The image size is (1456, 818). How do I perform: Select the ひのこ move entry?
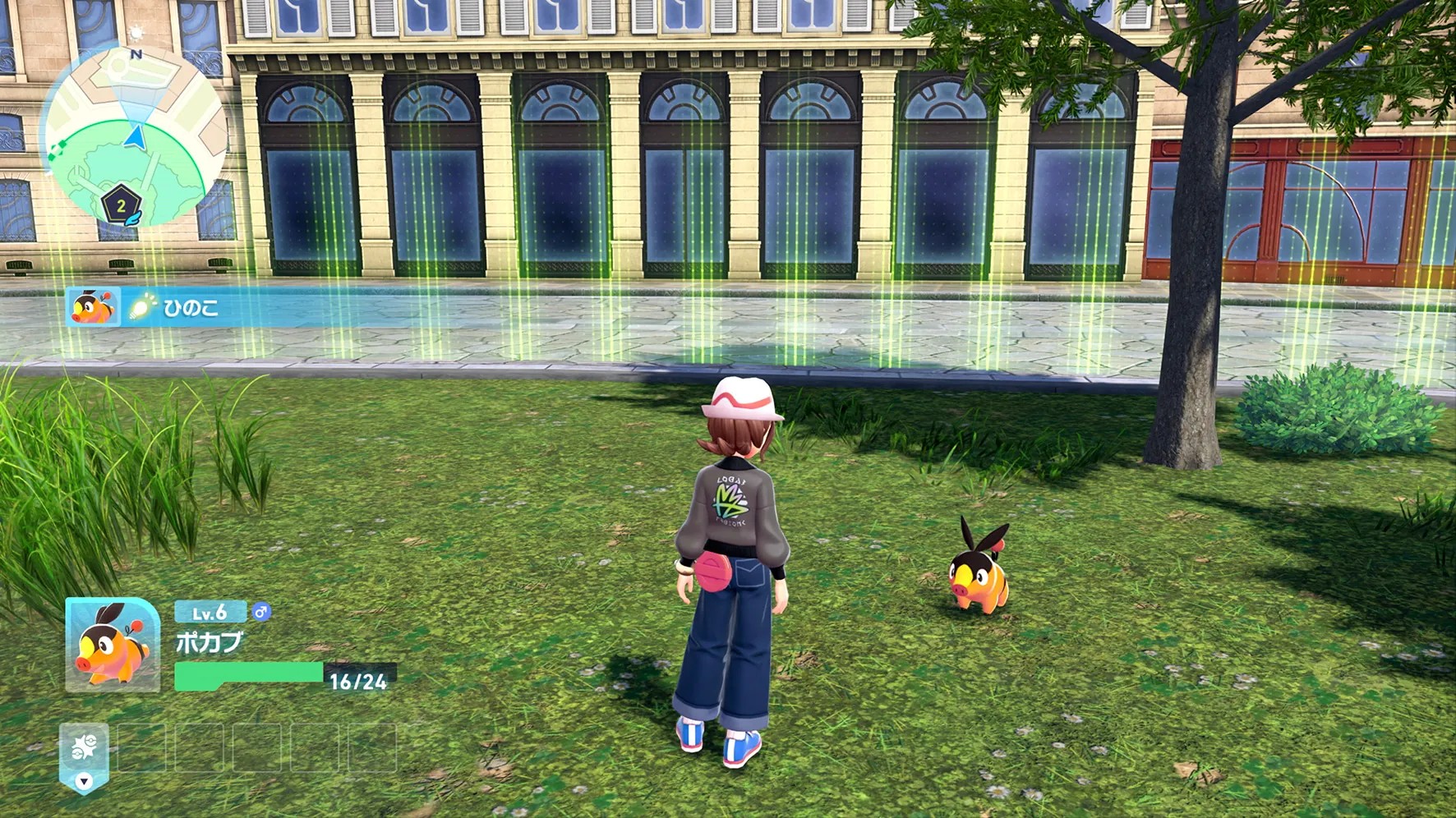(x=191, y=308)
